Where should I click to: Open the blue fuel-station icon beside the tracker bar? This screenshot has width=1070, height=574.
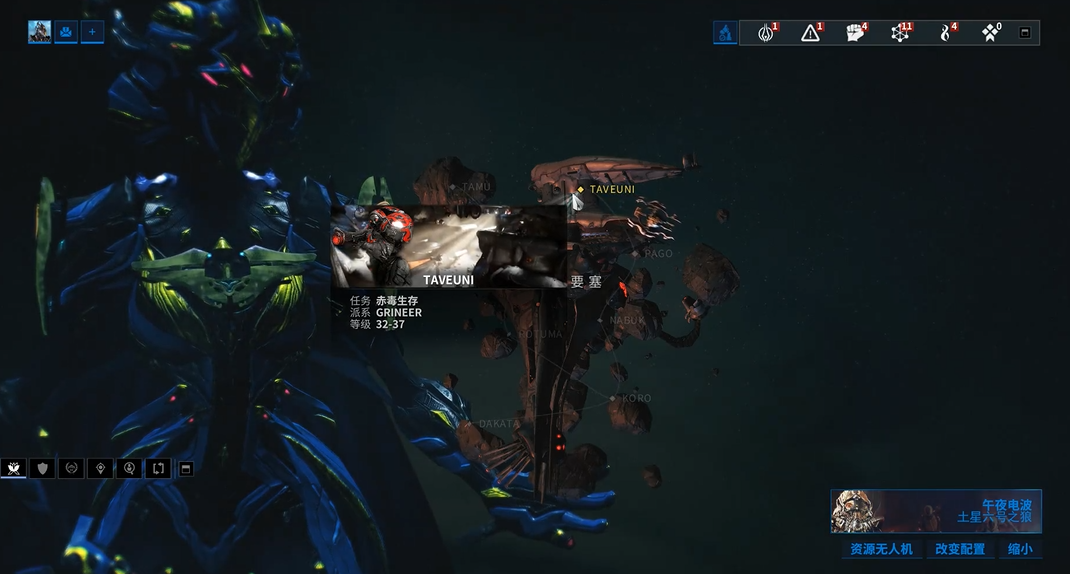click(x=725, y=33)
